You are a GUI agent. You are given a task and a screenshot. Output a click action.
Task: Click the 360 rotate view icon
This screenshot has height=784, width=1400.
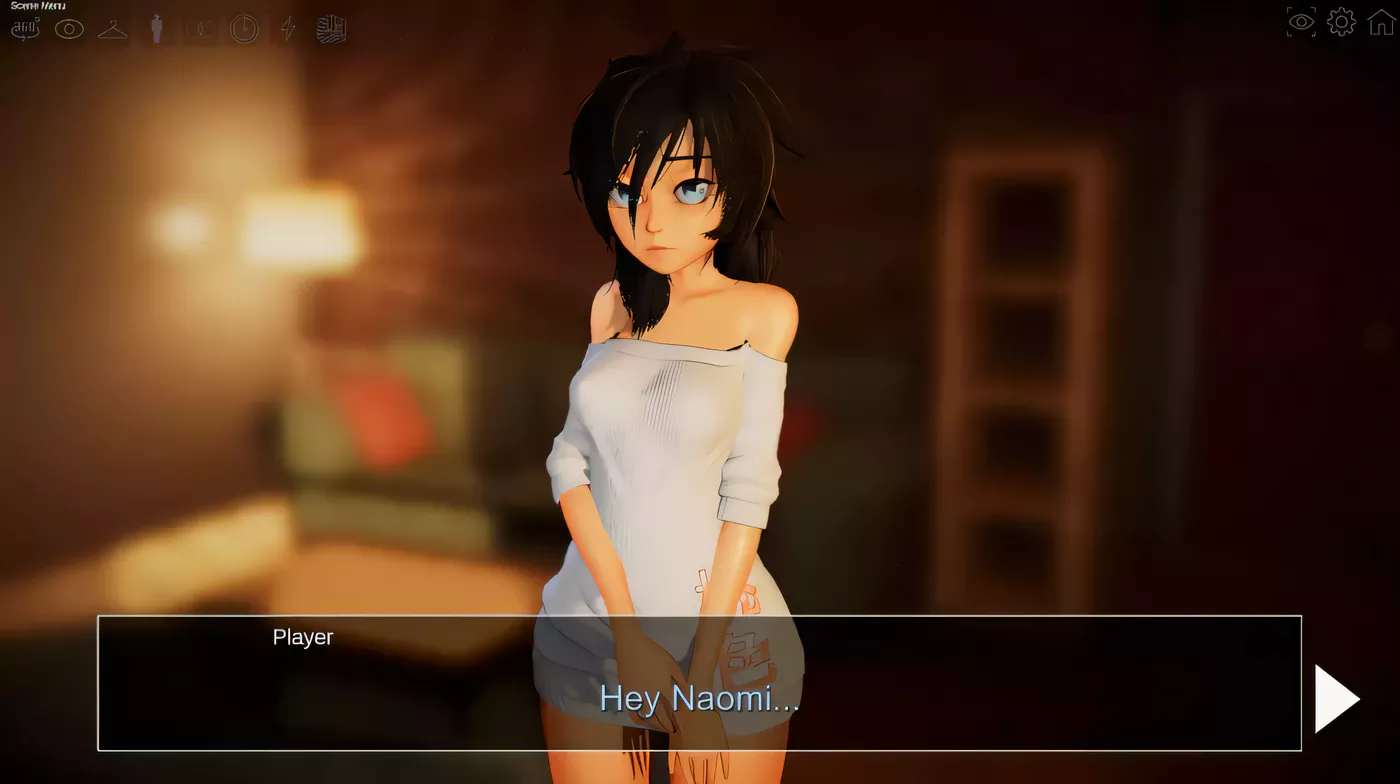25,29
